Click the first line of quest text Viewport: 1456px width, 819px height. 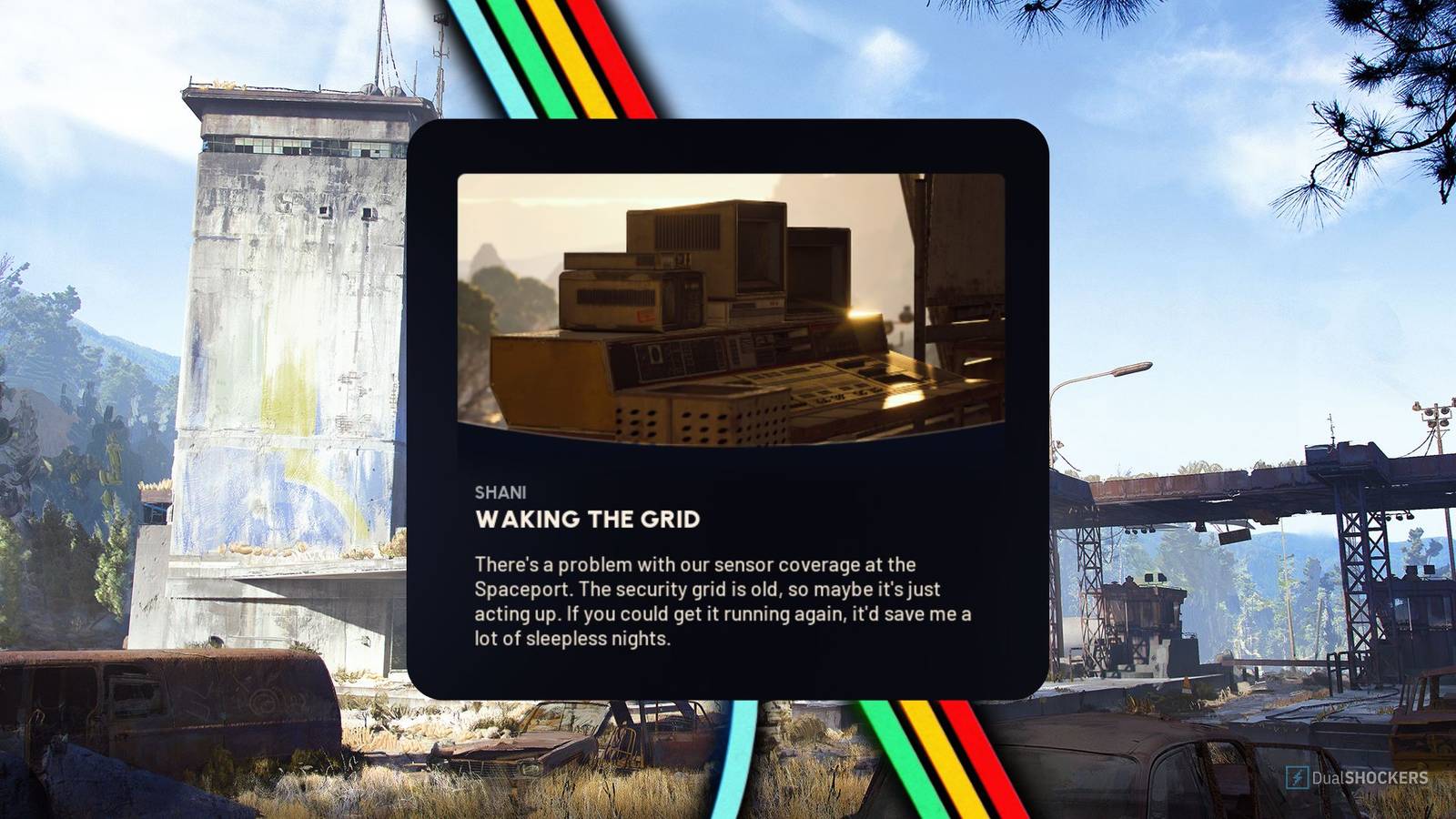694,565
